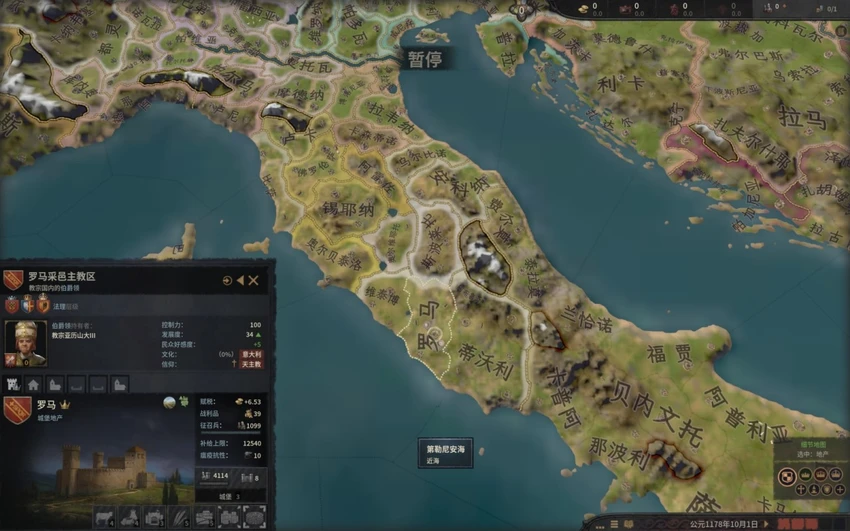Click the gold treasury counter icon
Screen dimensions: 850x531
coord(581,7)
